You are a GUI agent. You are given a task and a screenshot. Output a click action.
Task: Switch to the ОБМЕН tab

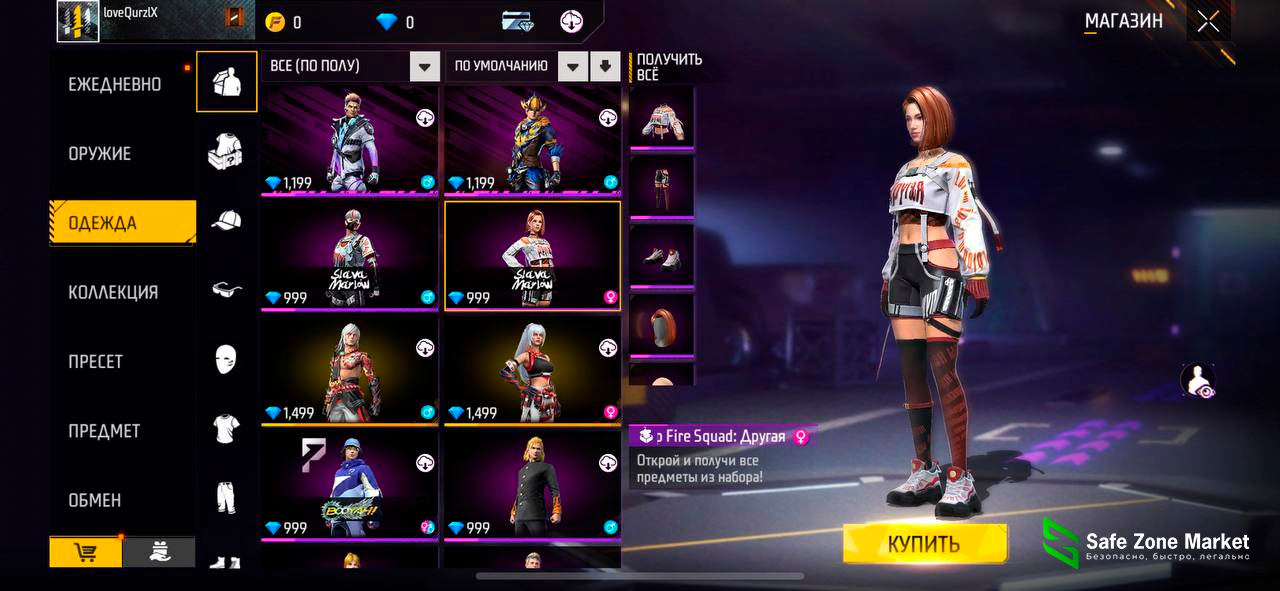[95, 500]
